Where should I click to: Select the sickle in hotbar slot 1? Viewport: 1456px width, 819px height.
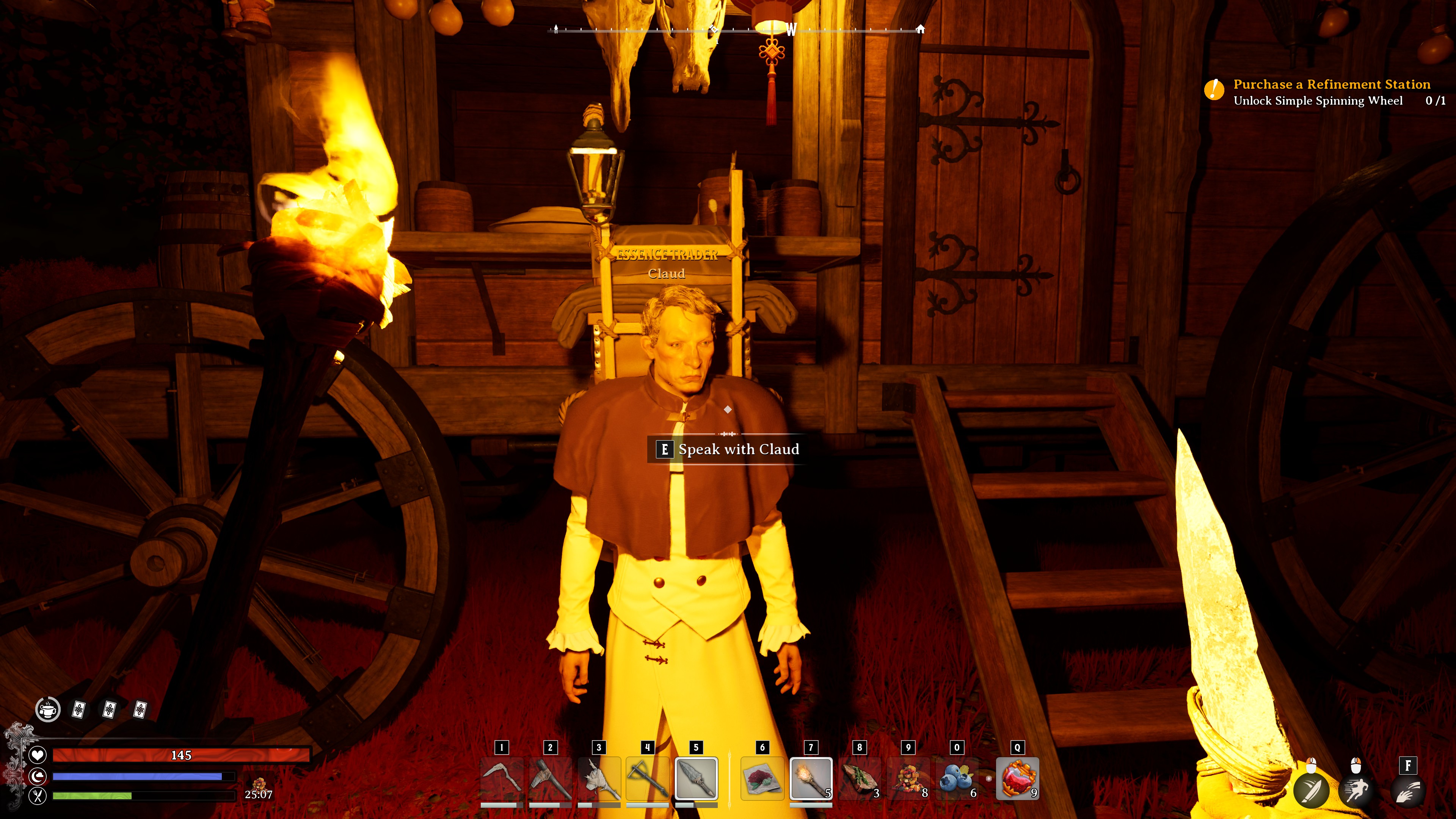click(501, 780)
